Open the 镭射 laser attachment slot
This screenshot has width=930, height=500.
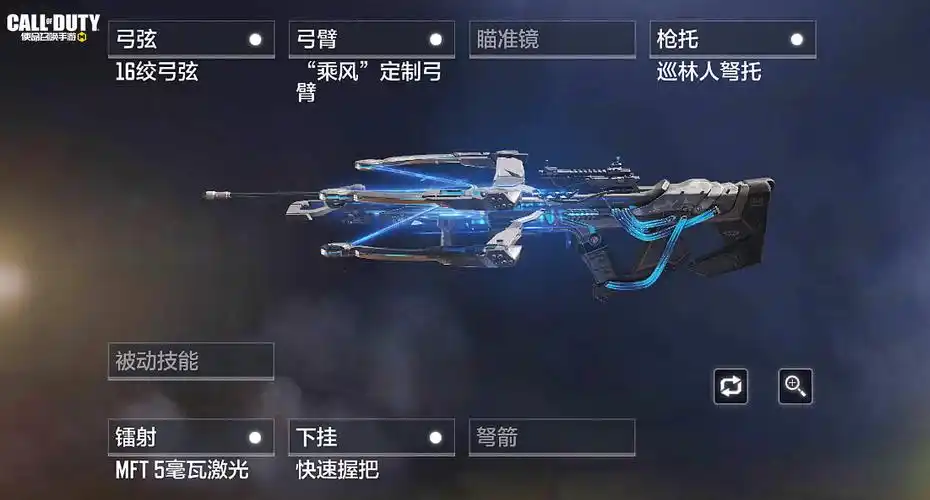pos(190,438)
